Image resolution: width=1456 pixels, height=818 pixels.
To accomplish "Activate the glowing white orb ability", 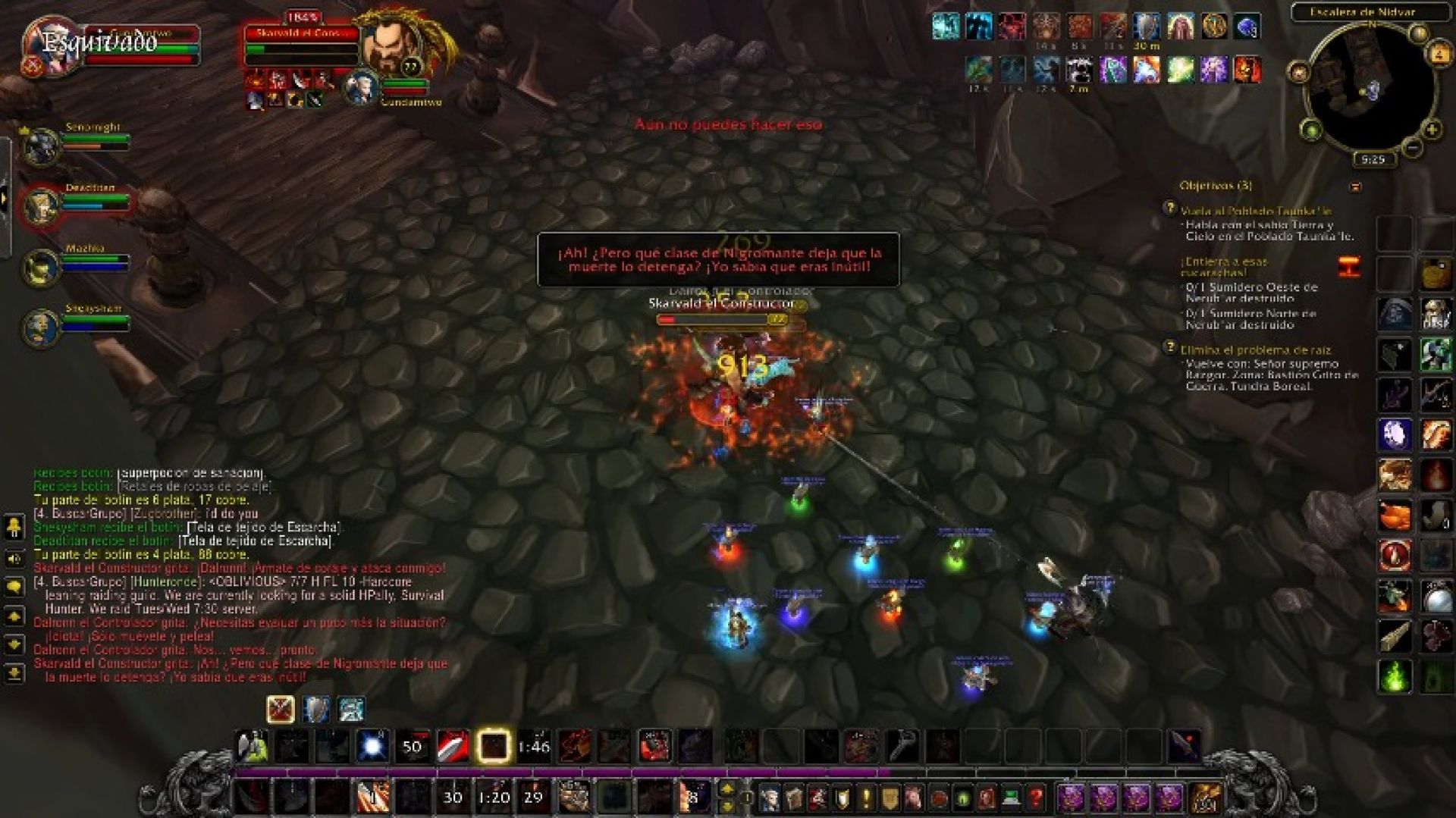I will (372, 747).
